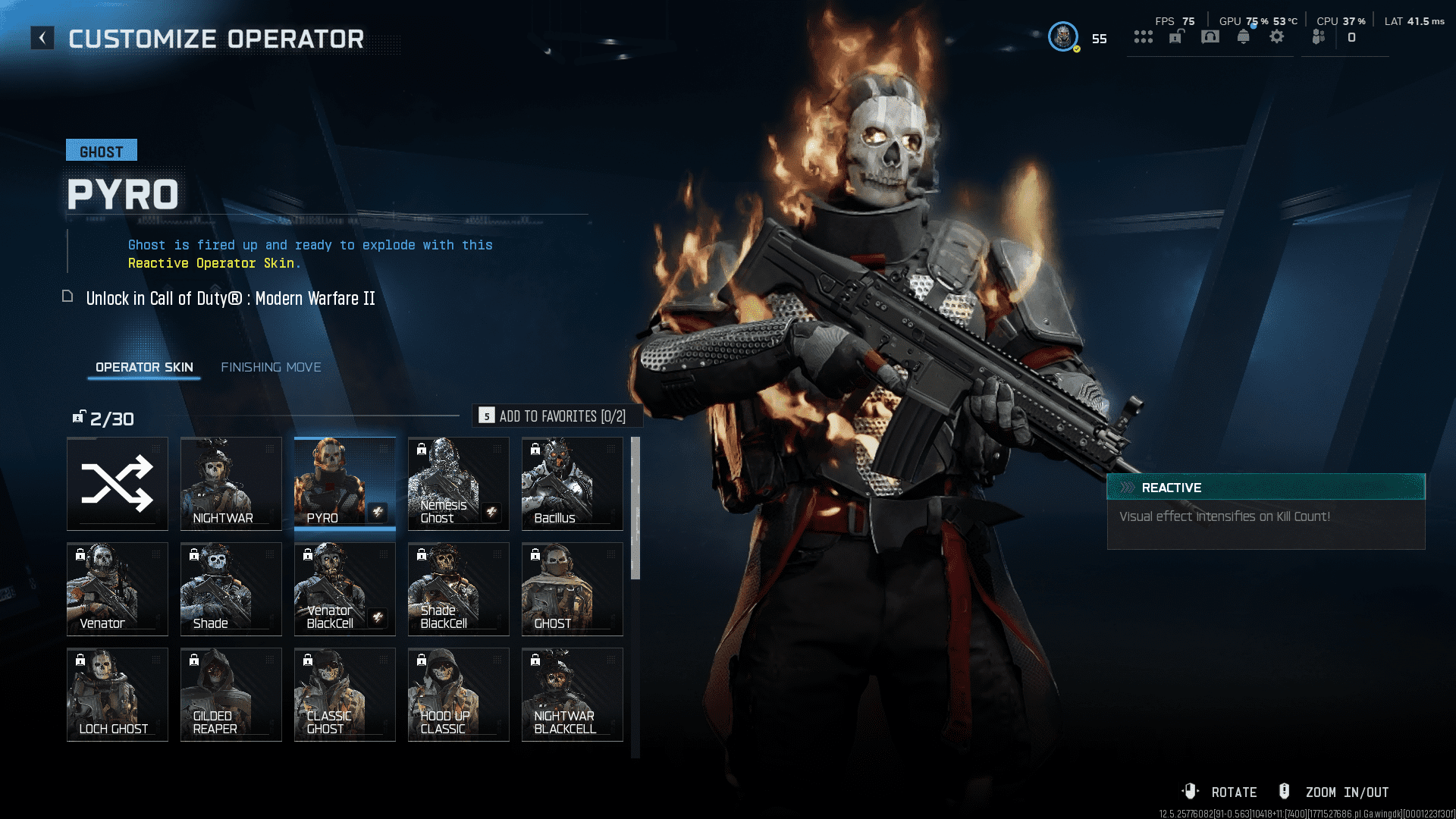
Task: Go back from Customize Operator screen
Action: [x=42, y=38]
